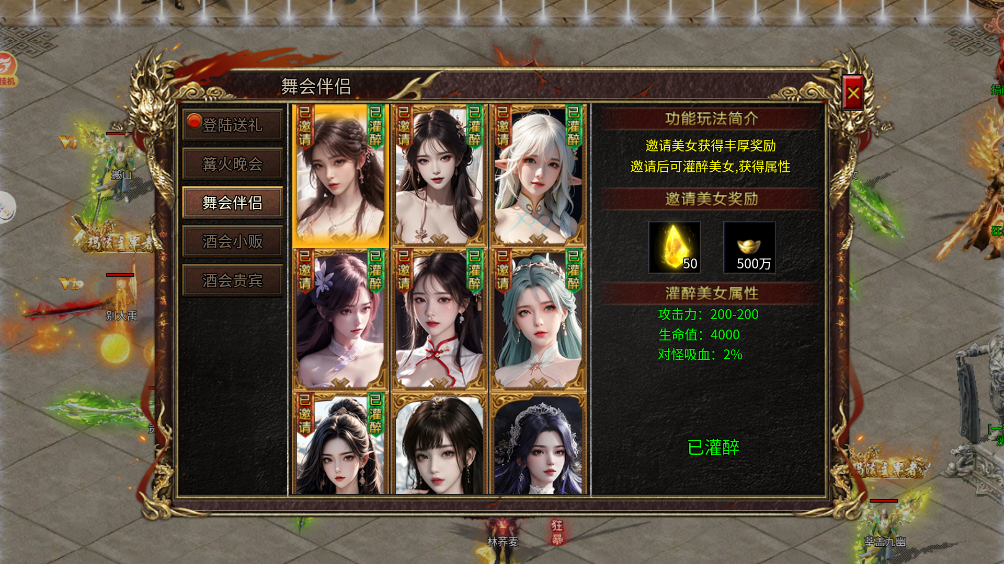Close the 舞会伴侣 window
The height and width of the screenshot is (564, 1004).
[x=853, y=93]
